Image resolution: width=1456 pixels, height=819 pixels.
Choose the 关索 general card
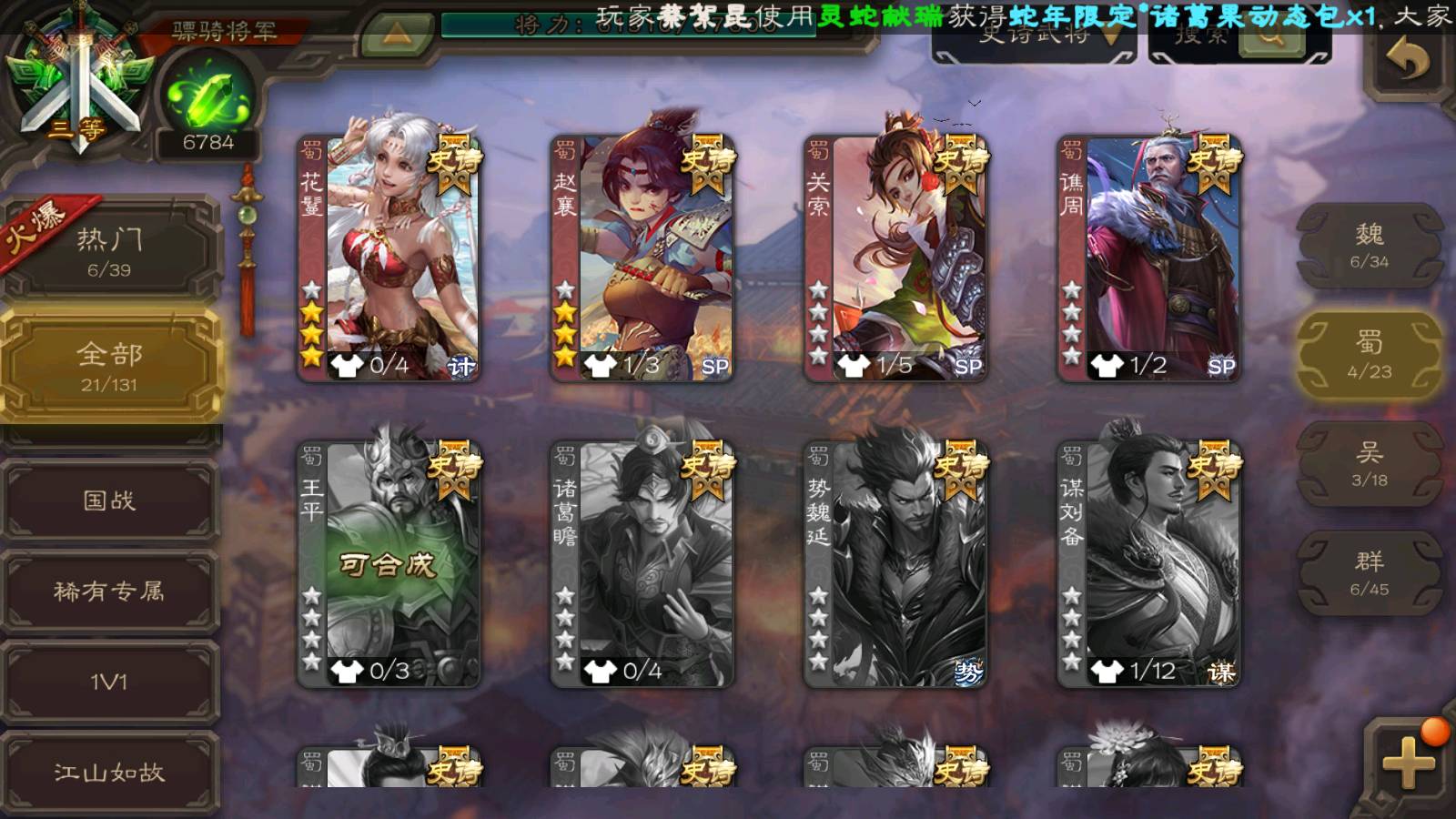tap(895, 258)
